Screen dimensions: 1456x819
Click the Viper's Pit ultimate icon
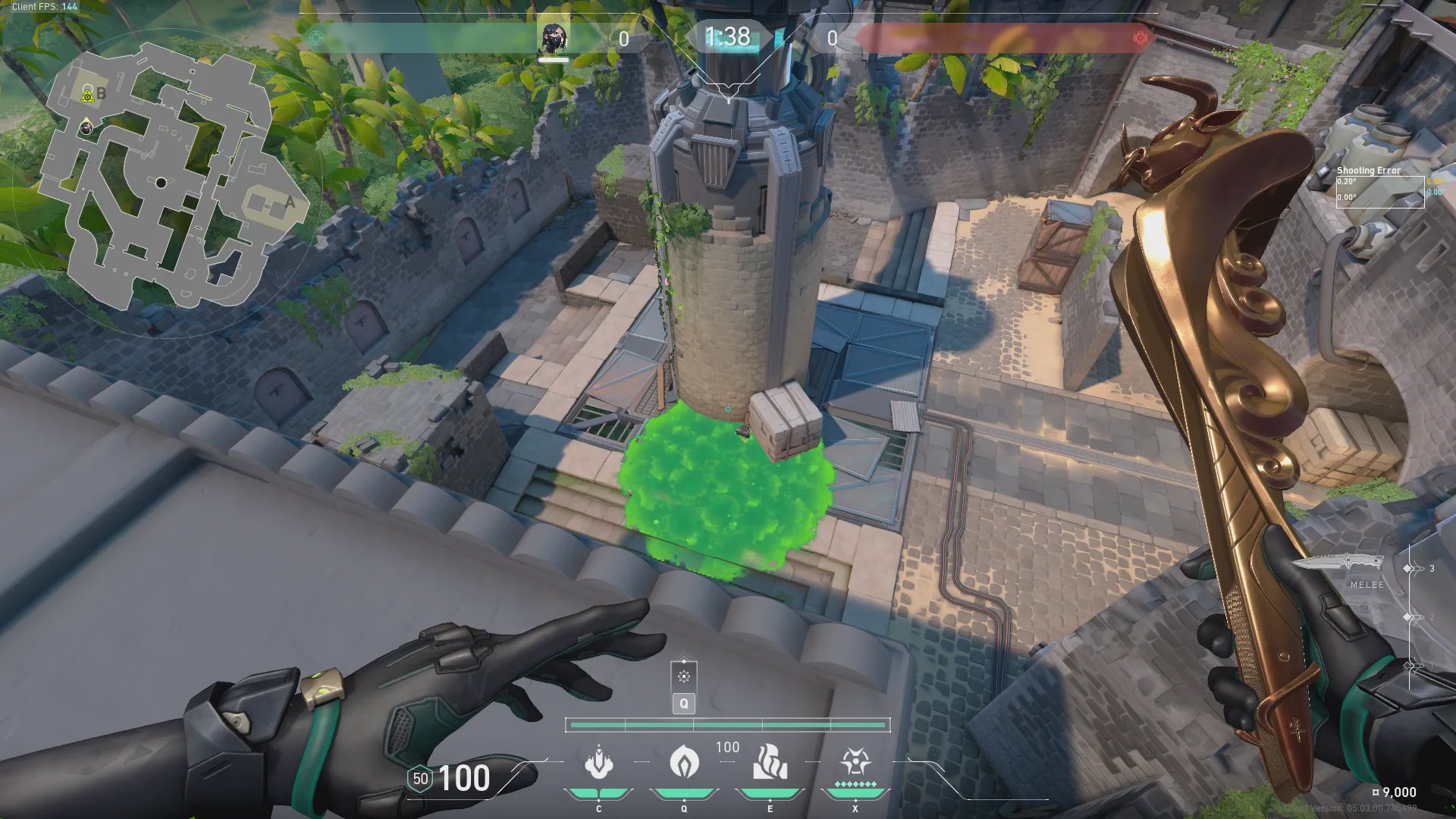pos(855,762)
